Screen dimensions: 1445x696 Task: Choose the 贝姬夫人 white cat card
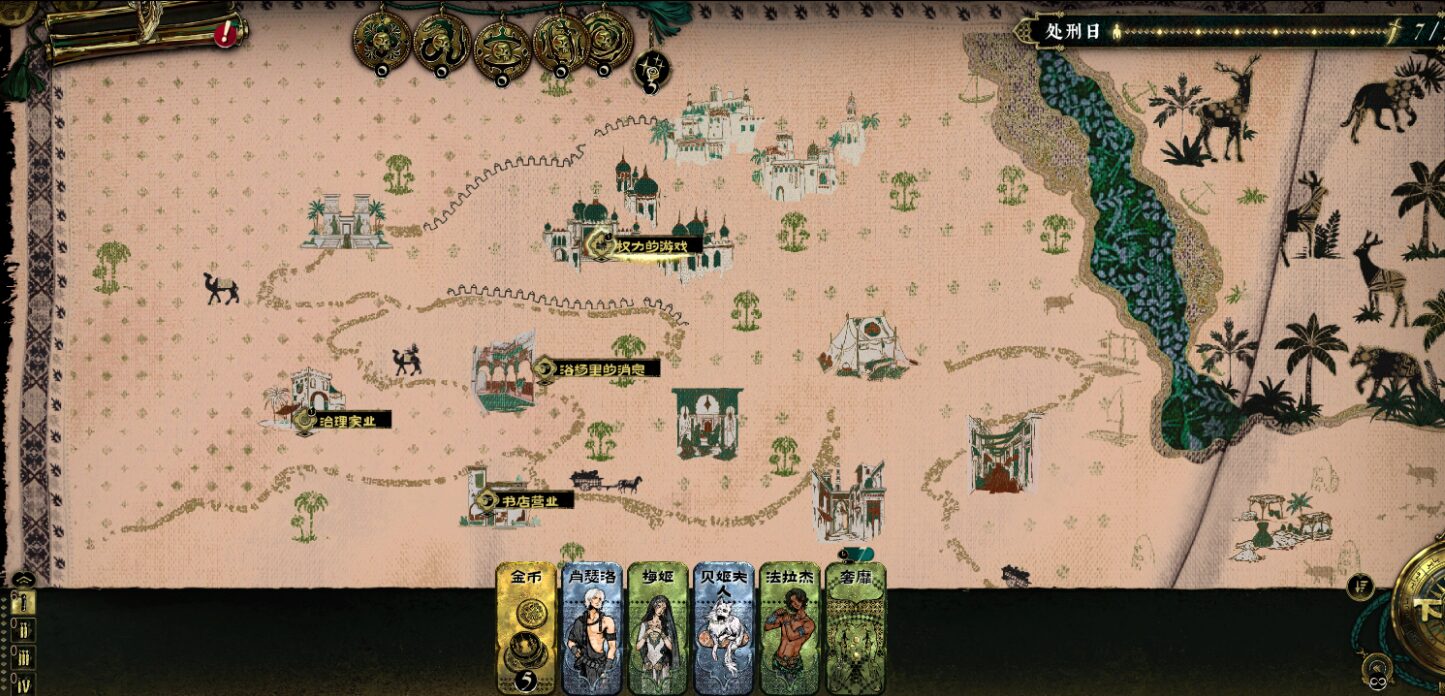point(723,627)
